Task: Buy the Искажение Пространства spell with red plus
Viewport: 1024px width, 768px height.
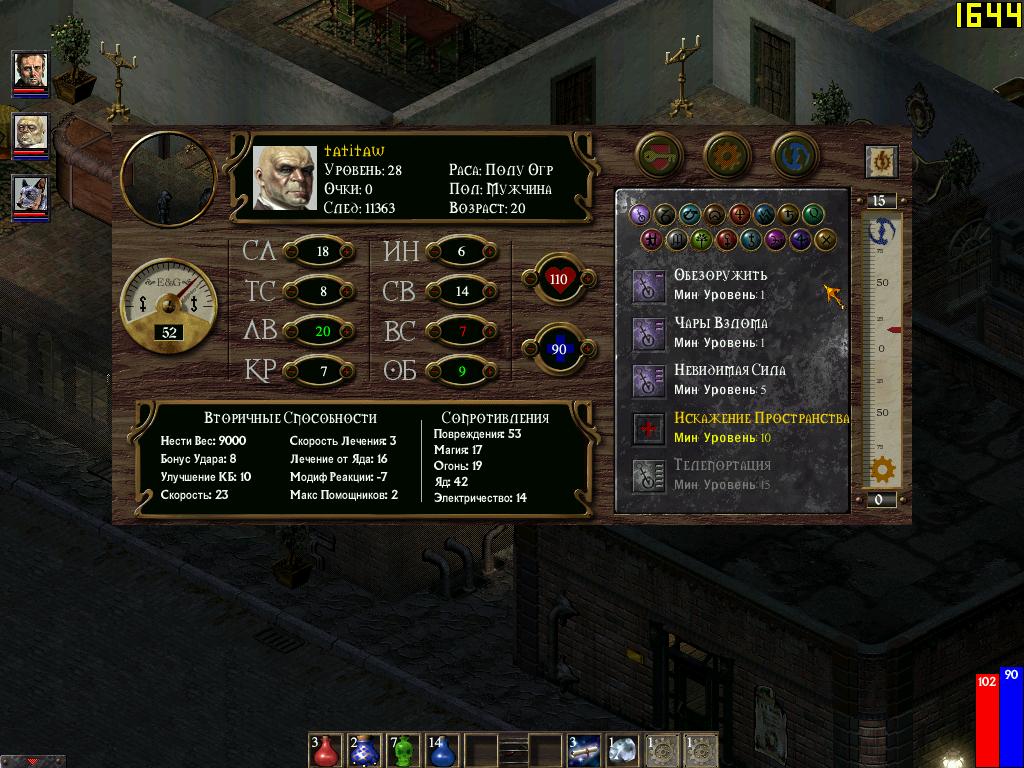Action: (x=651, y=428)
